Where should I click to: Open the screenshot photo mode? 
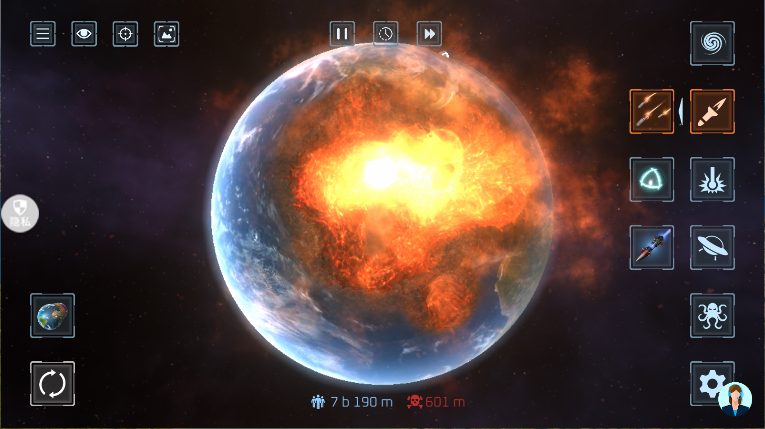166,34
